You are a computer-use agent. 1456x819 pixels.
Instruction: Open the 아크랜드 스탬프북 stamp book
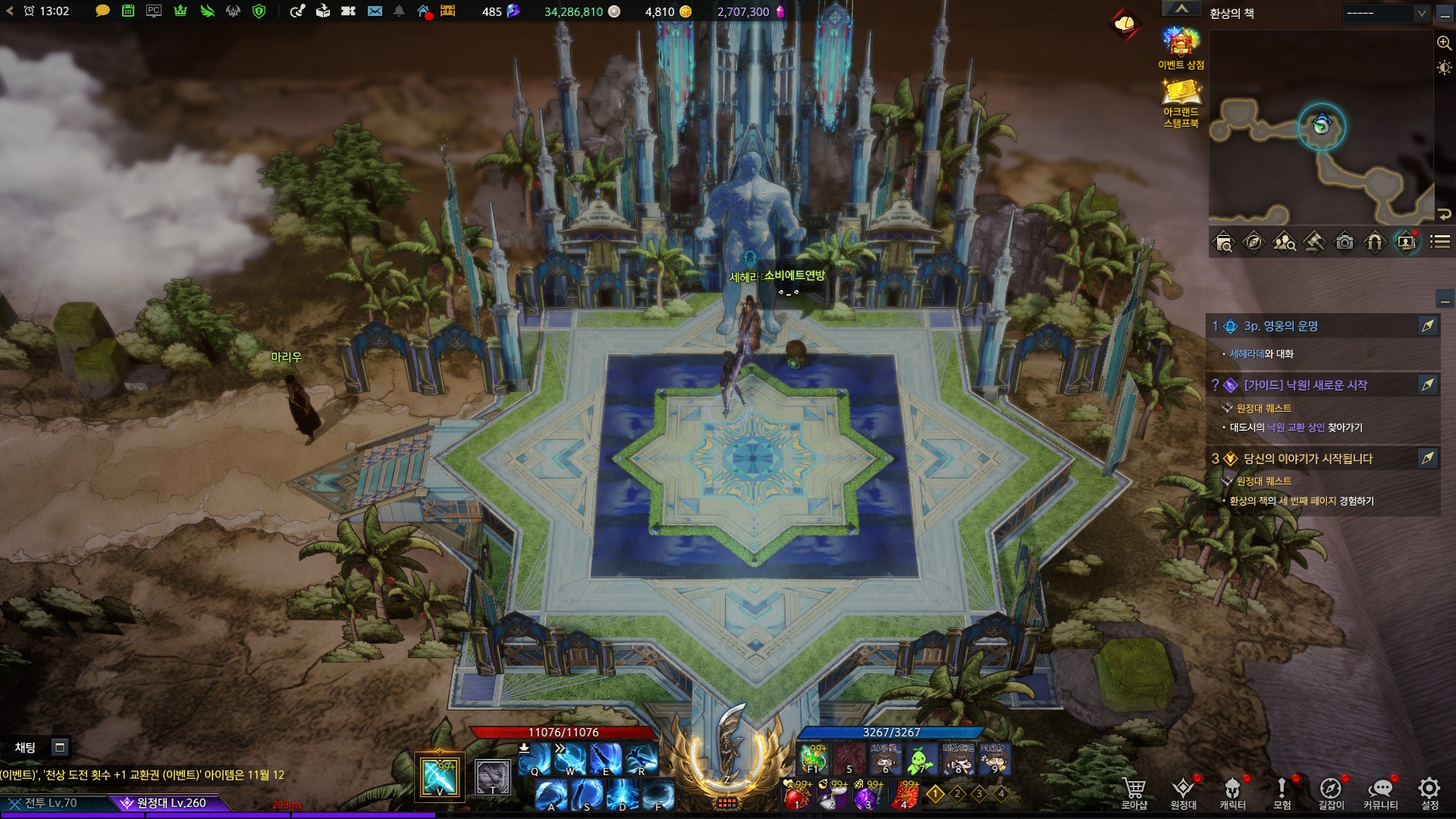1181,102
